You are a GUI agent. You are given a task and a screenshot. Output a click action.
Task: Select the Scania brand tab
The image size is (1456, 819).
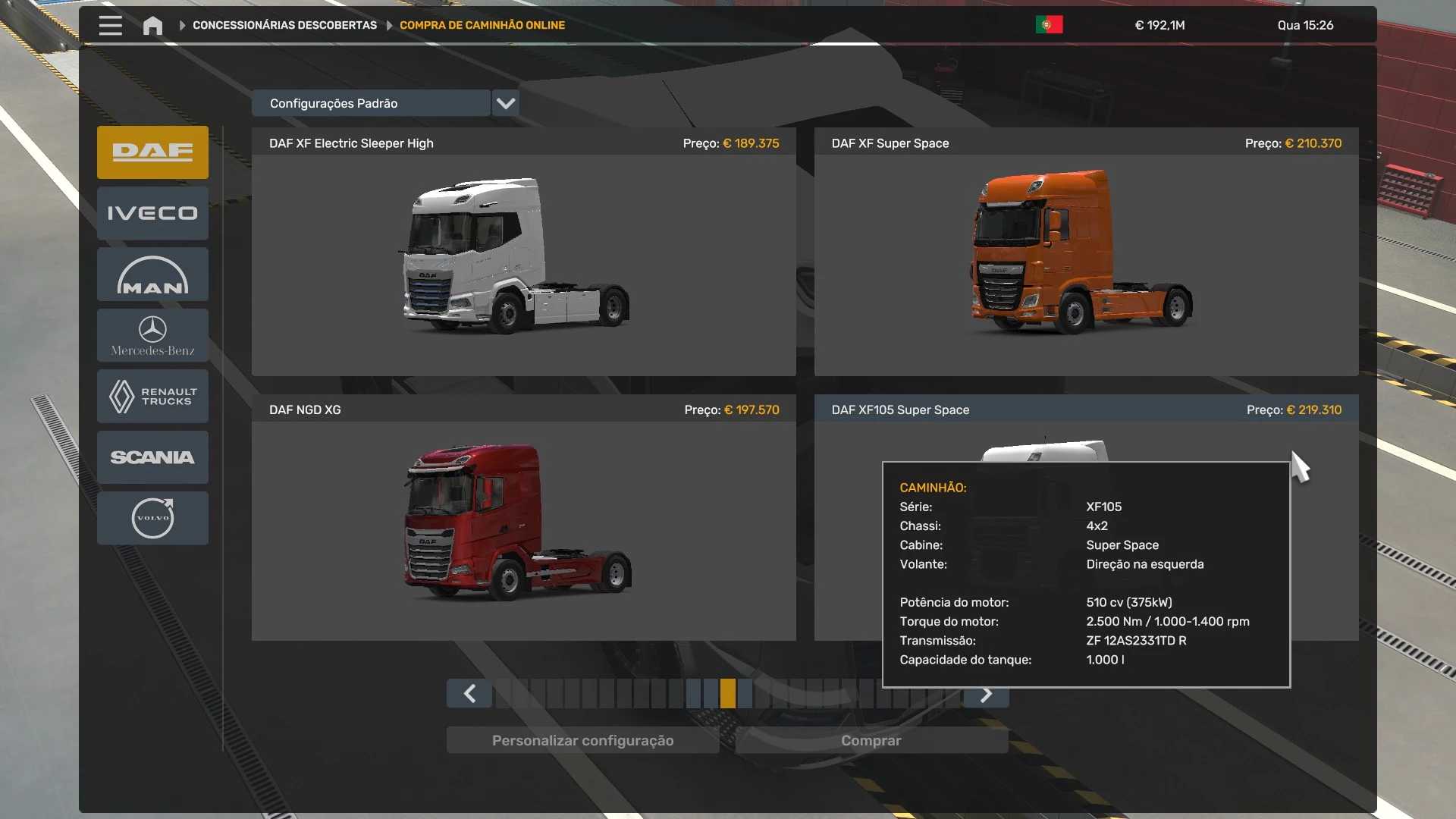coord(152,457)
